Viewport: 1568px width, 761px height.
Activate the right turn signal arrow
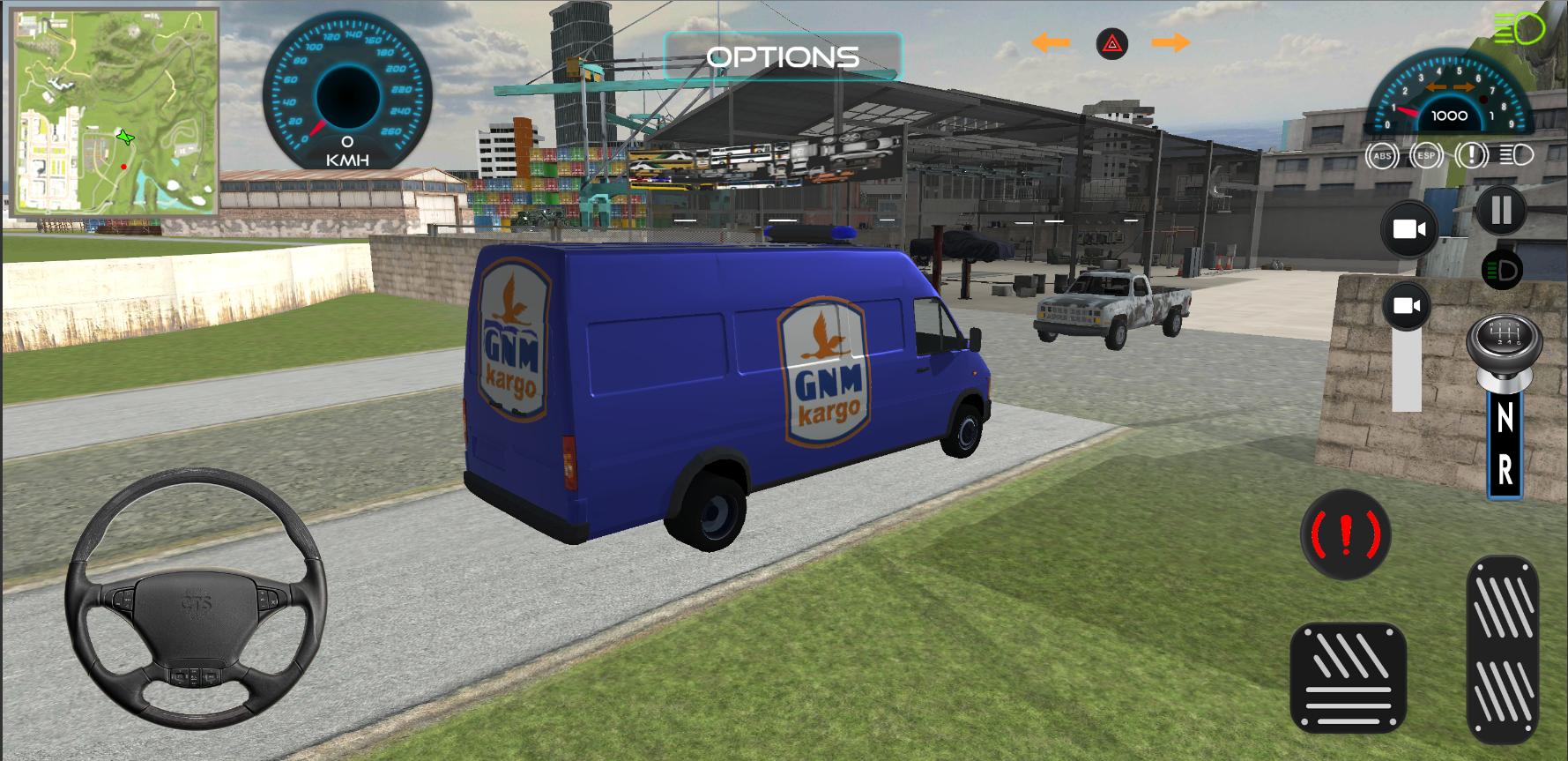pyautogui.click(x=1170, y=42)
